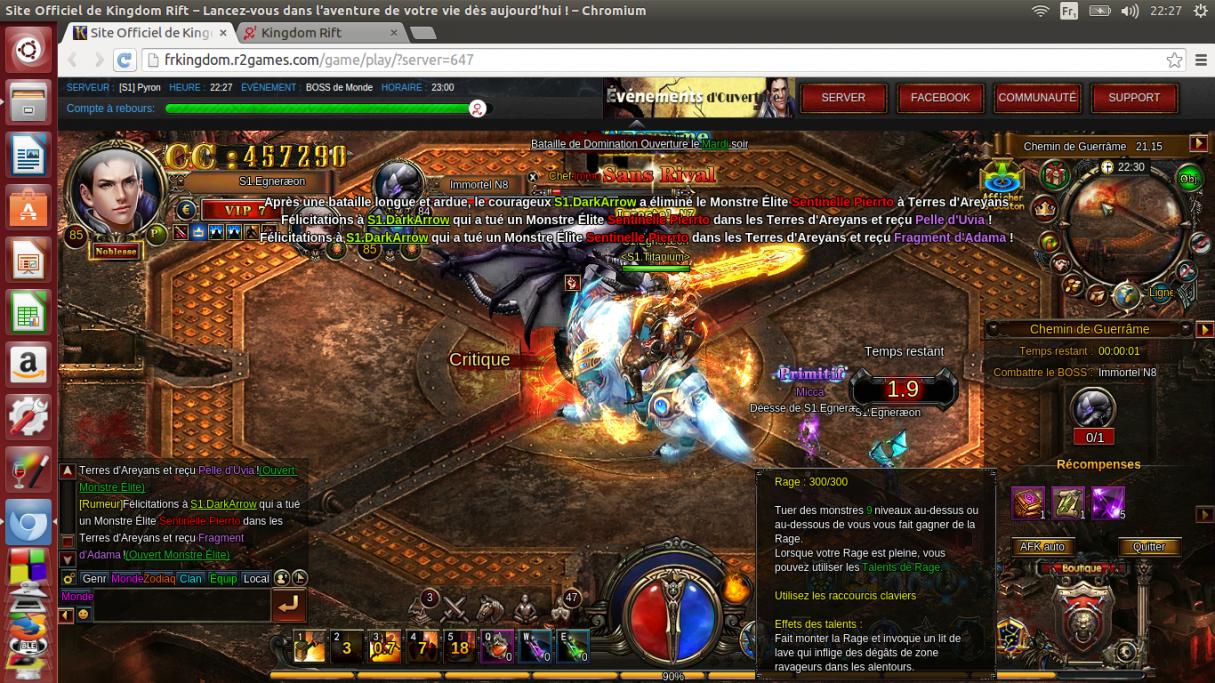Open the Boutique shop
This screenshot has height=683, width=1215.
1082,568
